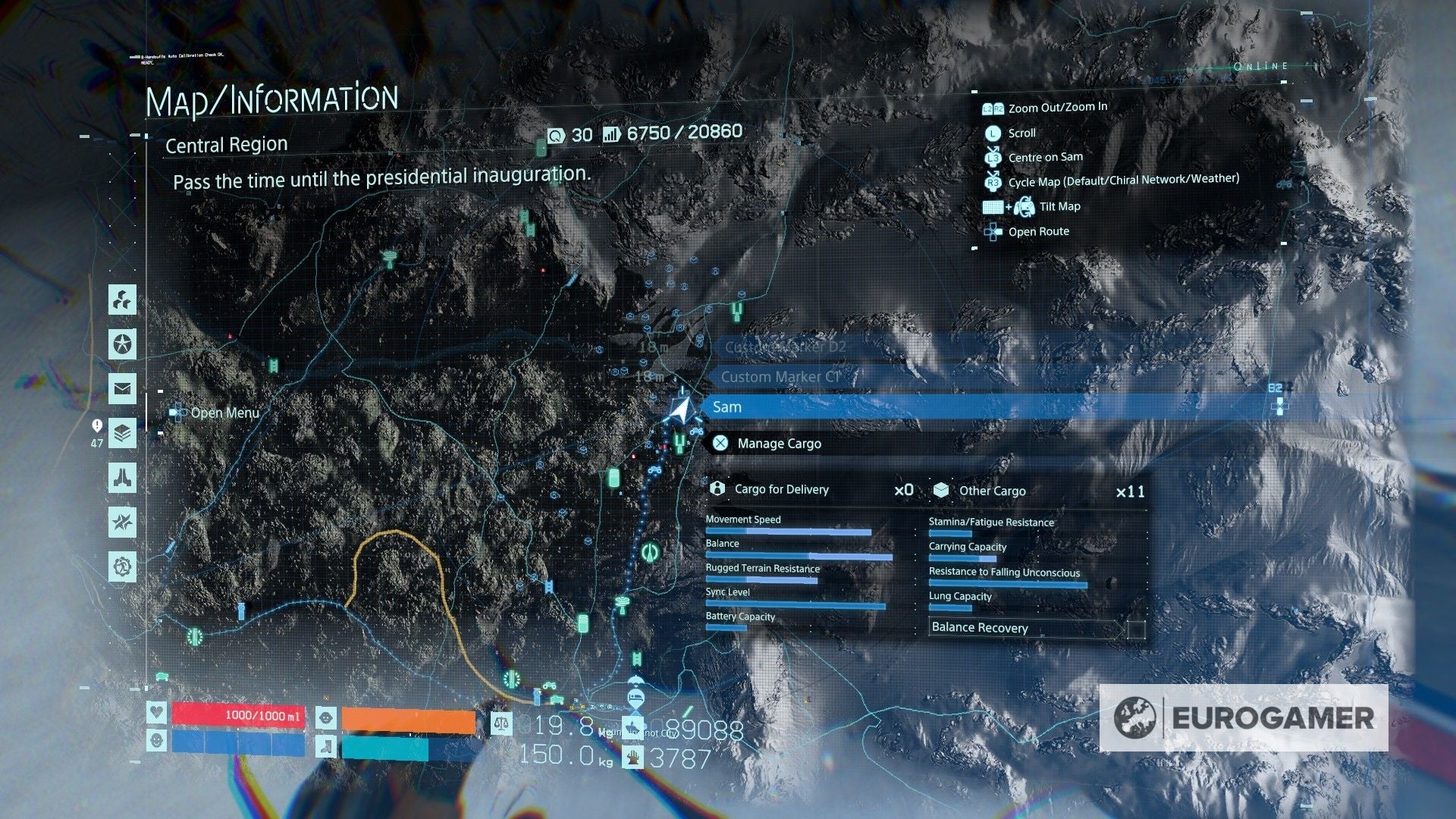Click Manage Cargo
Viewport: 1456px width, 819px height.
[779, 444]
